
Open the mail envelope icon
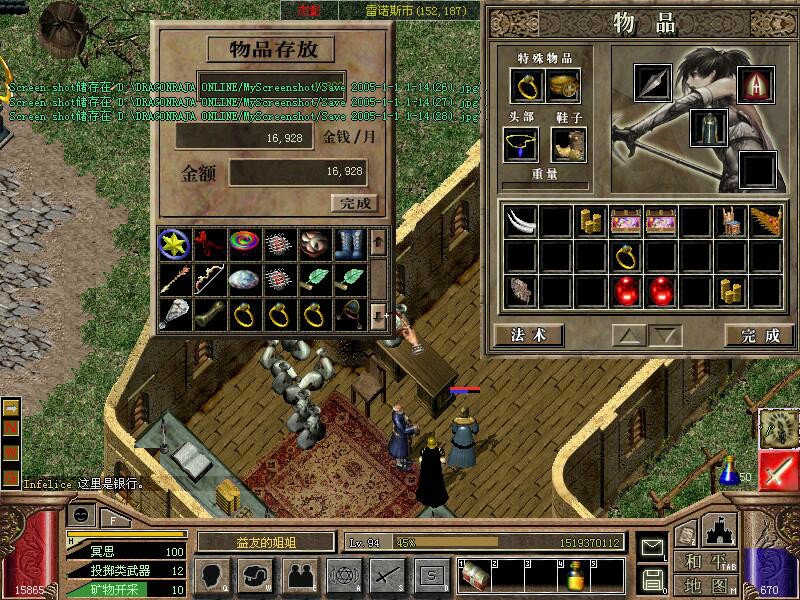click(x=652, y=548)
